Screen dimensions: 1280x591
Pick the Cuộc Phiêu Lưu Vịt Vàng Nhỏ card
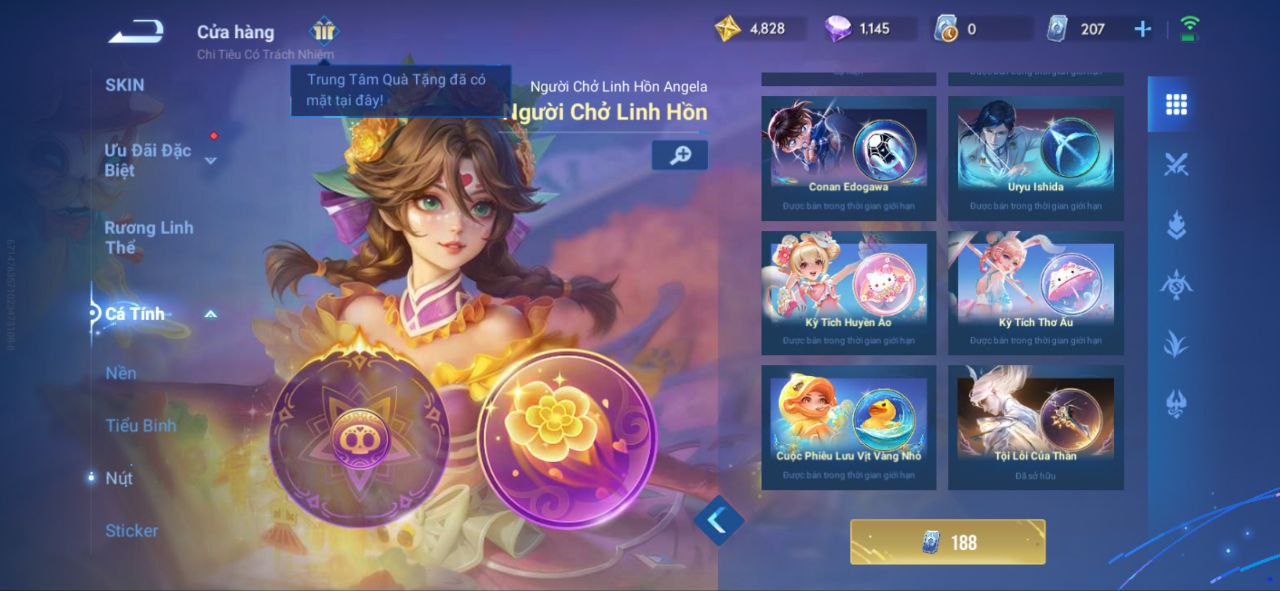(x=849, y=426)
